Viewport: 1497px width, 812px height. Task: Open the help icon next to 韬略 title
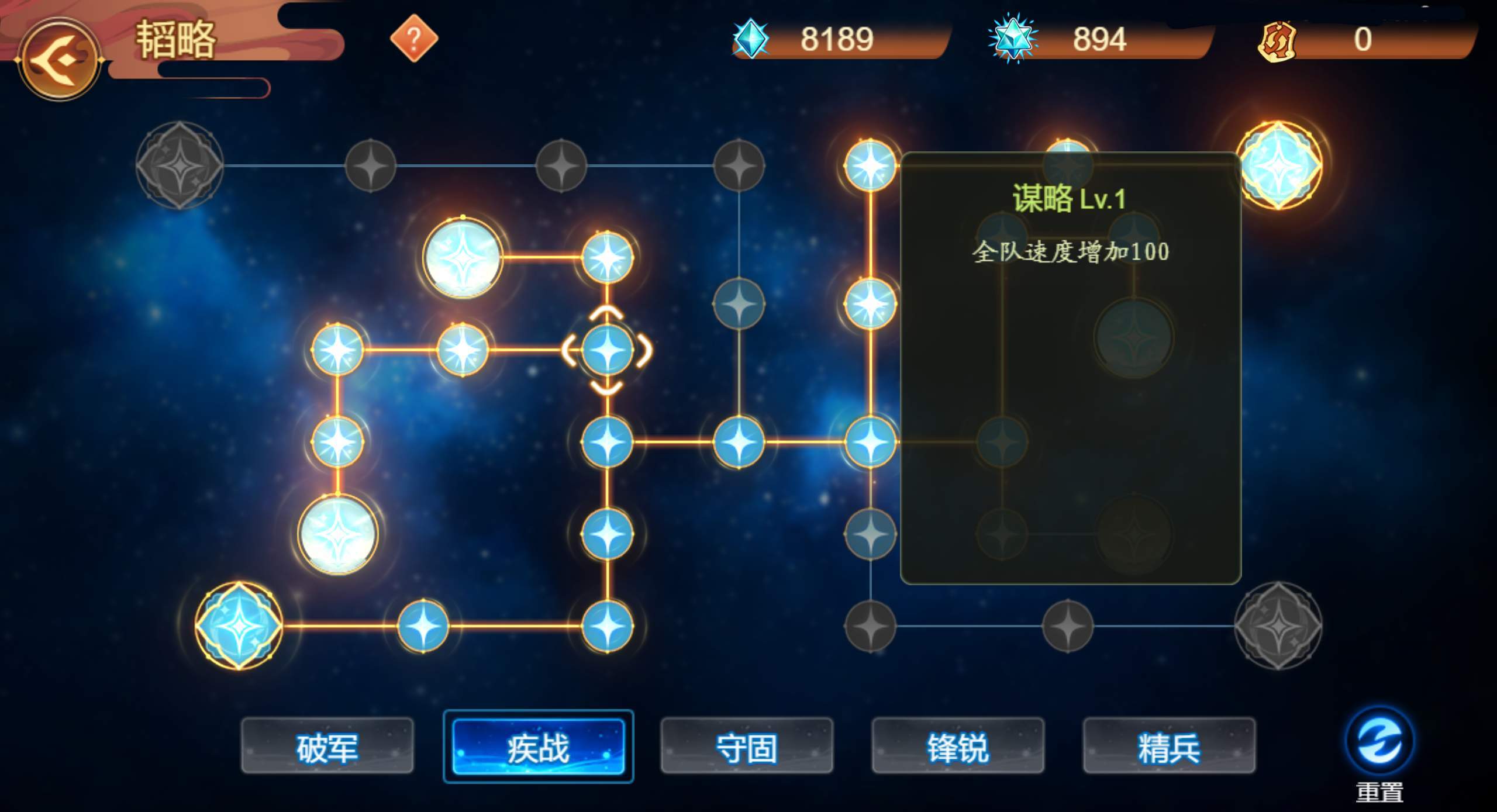(415, 40)
